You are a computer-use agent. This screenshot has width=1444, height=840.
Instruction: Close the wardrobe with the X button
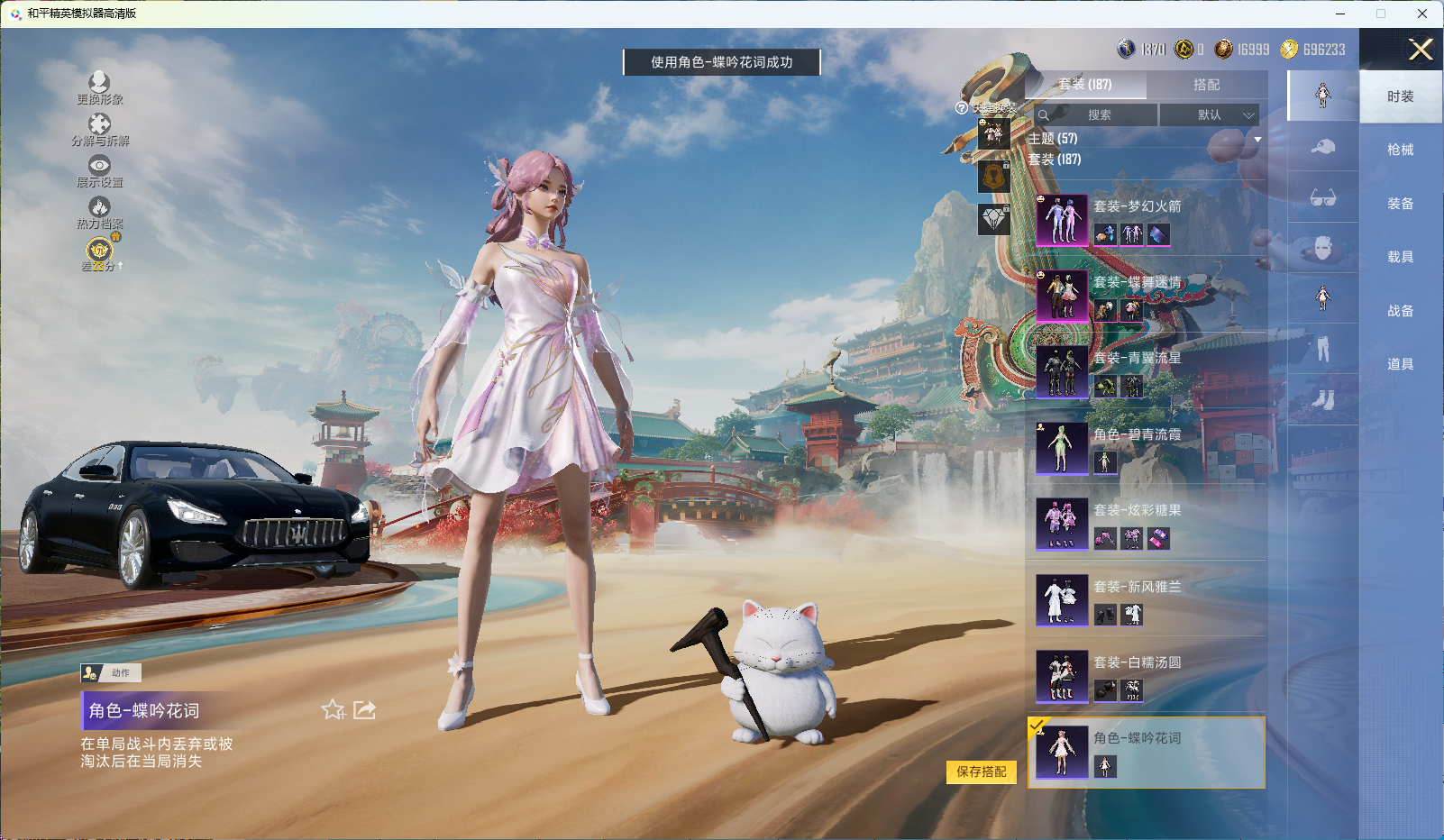(1421, 50)
